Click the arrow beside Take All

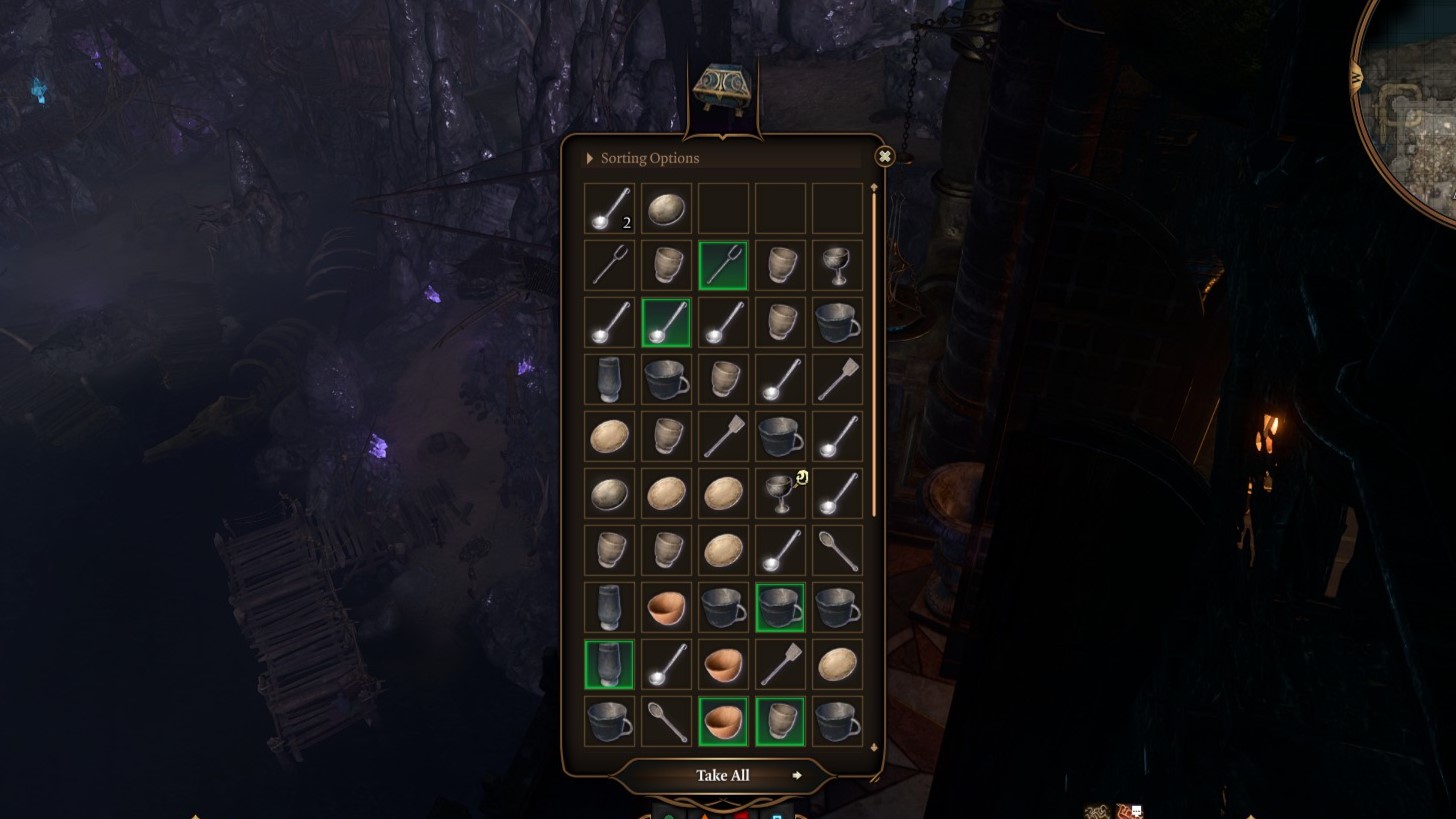798,775
